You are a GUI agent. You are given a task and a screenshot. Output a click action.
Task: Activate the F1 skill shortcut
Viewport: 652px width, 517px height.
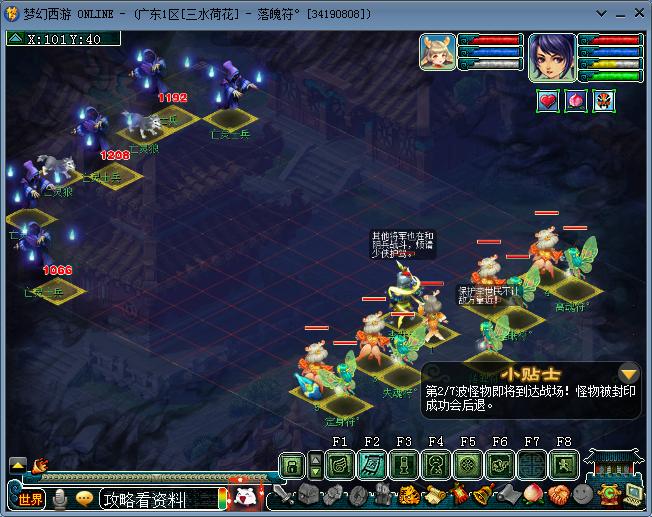(x=339, y=465)
